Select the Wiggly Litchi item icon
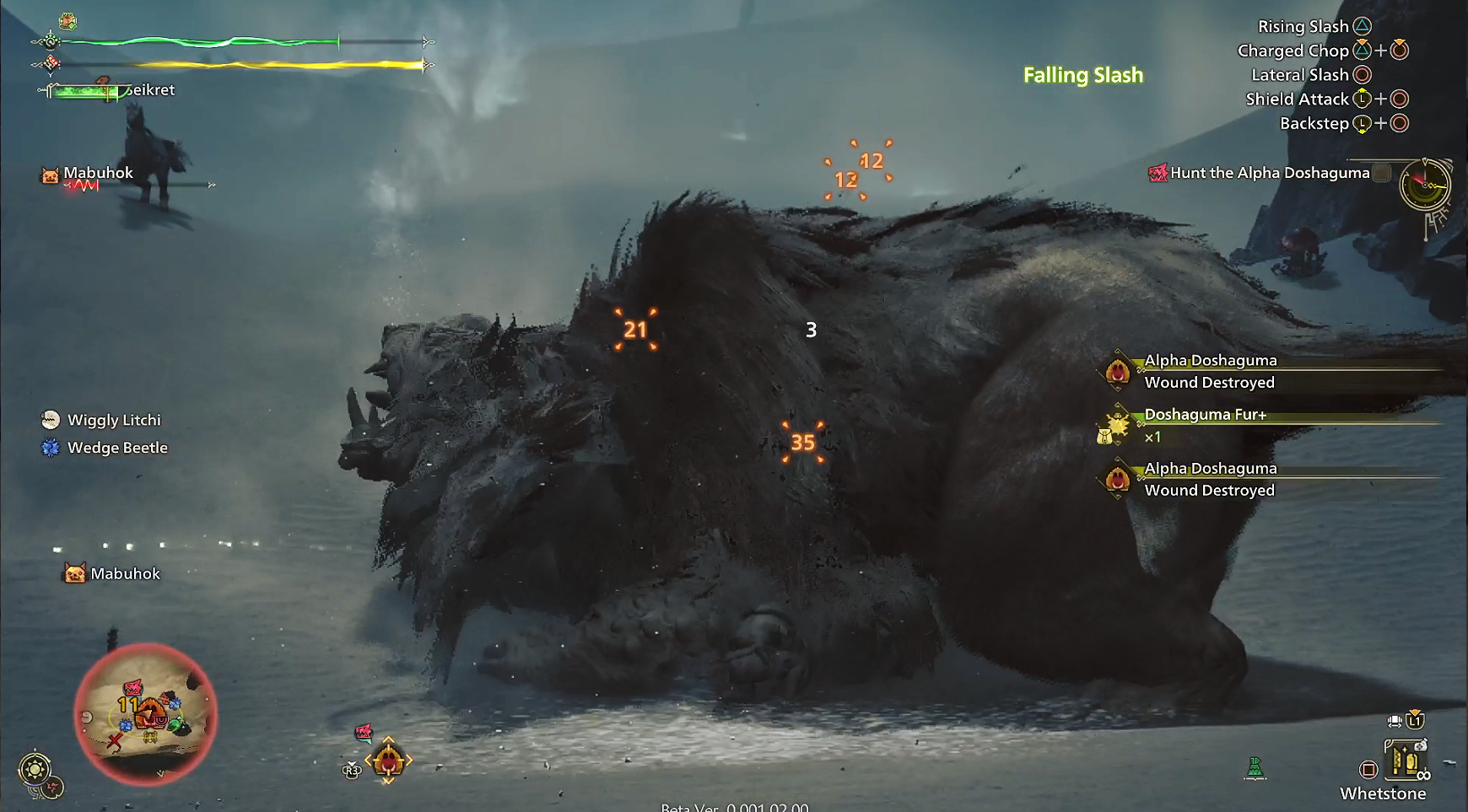1468x812 pixels. tap(50, 419)
